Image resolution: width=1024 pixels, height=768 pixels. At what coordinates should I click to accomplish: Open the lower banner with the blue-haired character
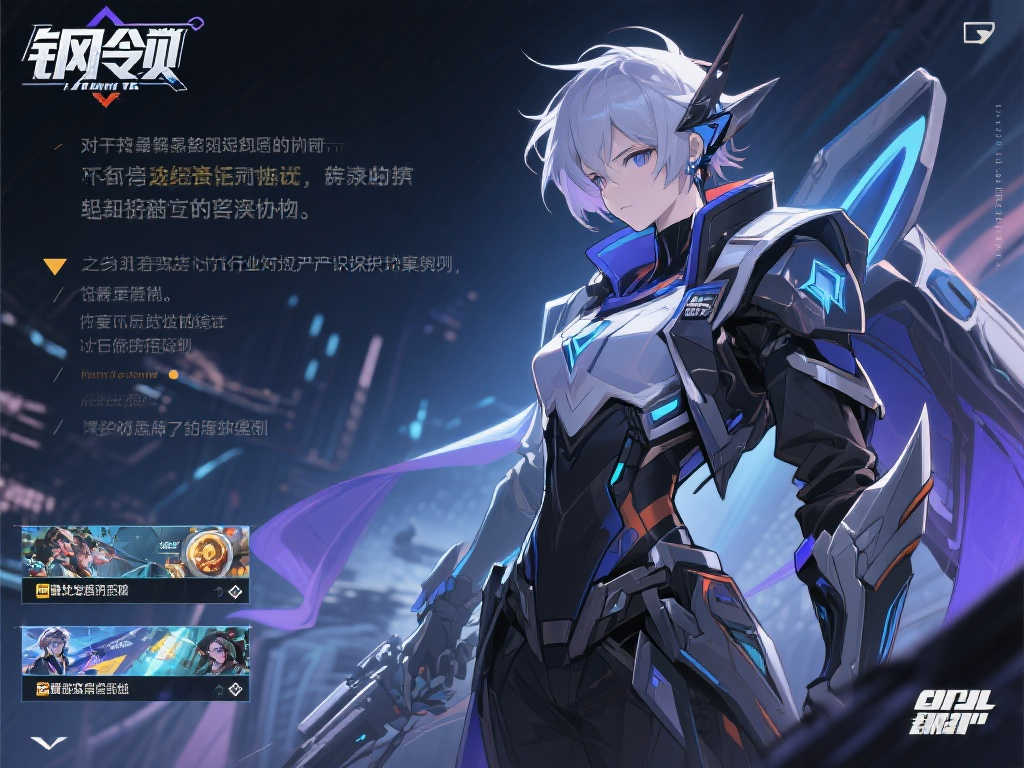point(135,651)
